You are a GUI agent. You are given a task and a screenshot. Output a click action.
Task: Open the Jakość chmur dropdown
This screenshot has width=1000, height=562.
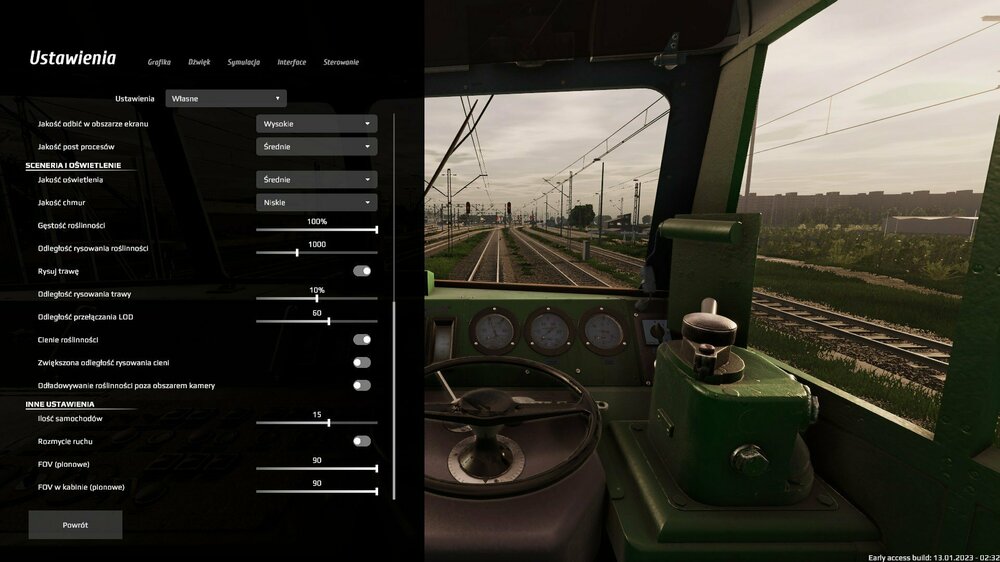(316, 202)
